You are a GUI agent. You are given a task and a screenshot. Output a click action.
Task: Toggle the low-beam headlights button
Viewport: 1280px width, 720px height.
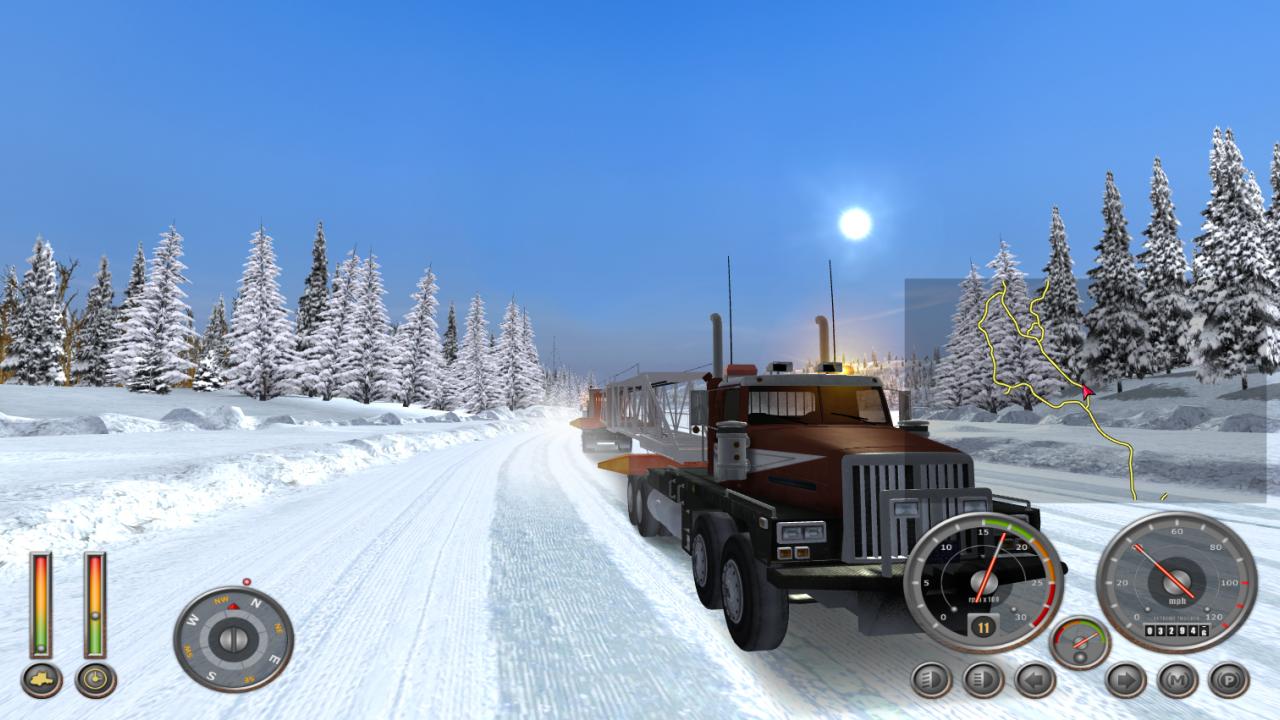click(931, 680)
